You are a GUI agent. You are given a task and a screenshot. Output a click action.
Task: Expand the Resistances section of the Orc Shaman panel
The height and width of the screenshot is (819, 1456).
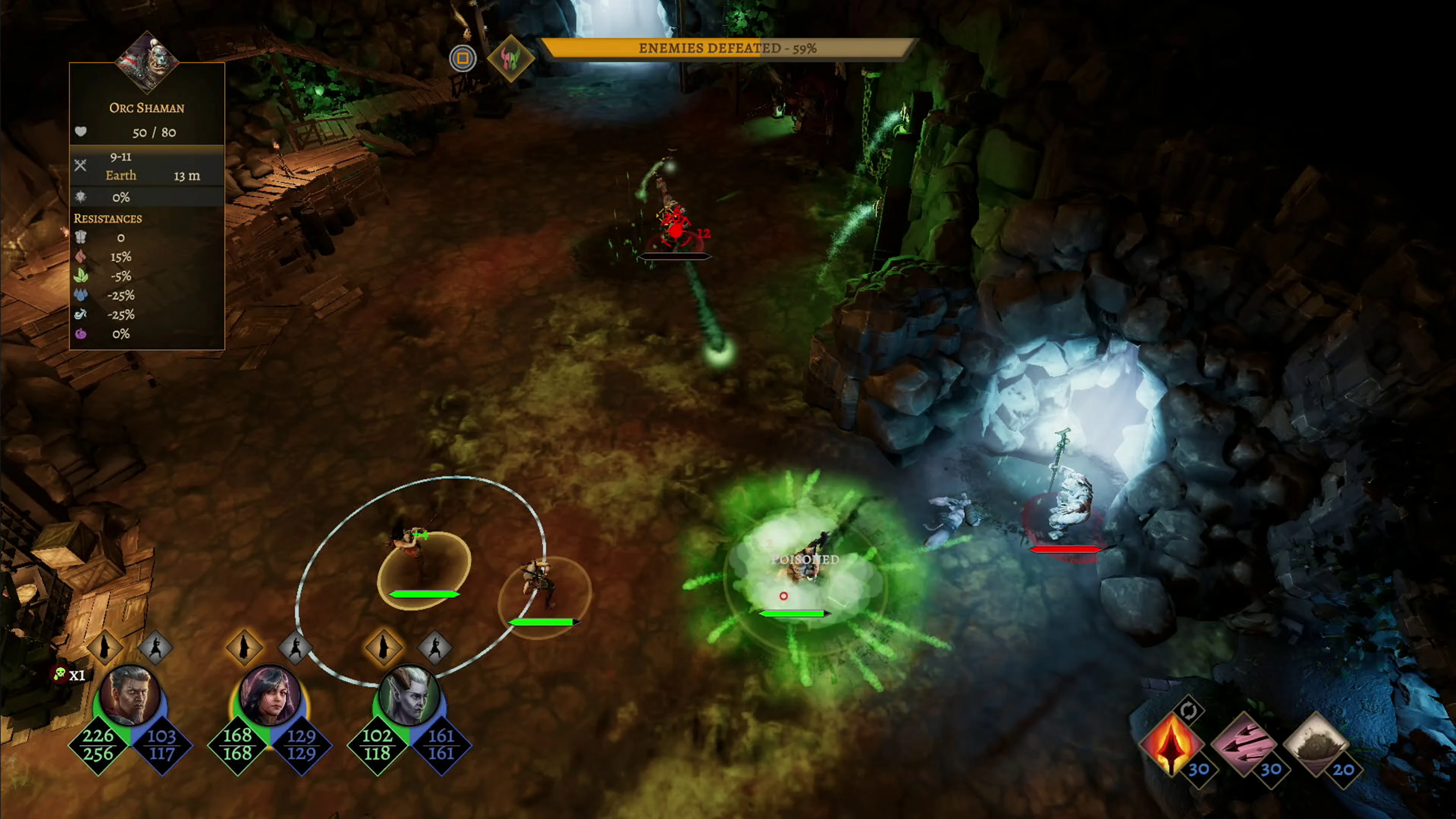tap(108, 219)
